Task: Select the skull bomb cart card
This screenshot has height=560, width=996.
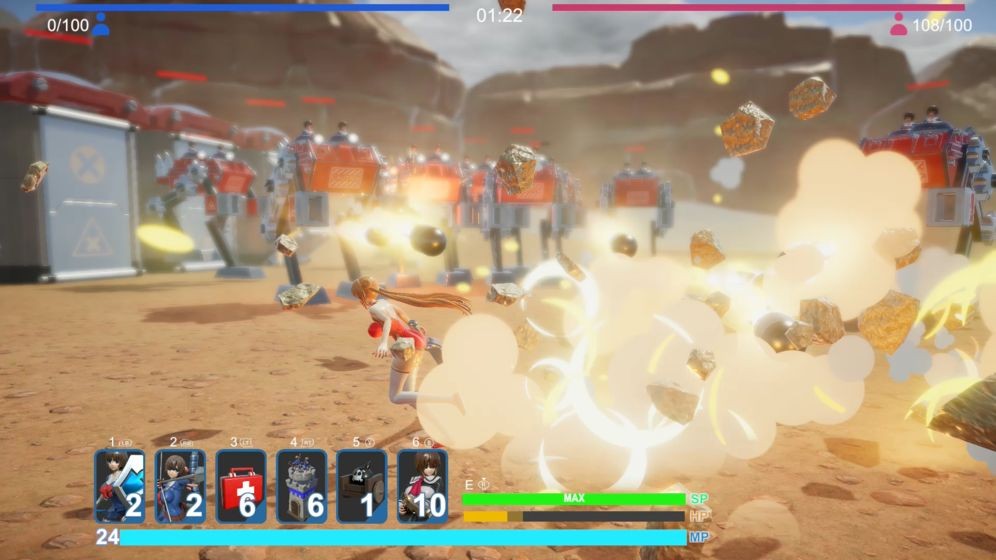Action: click(x=361, y=486)
